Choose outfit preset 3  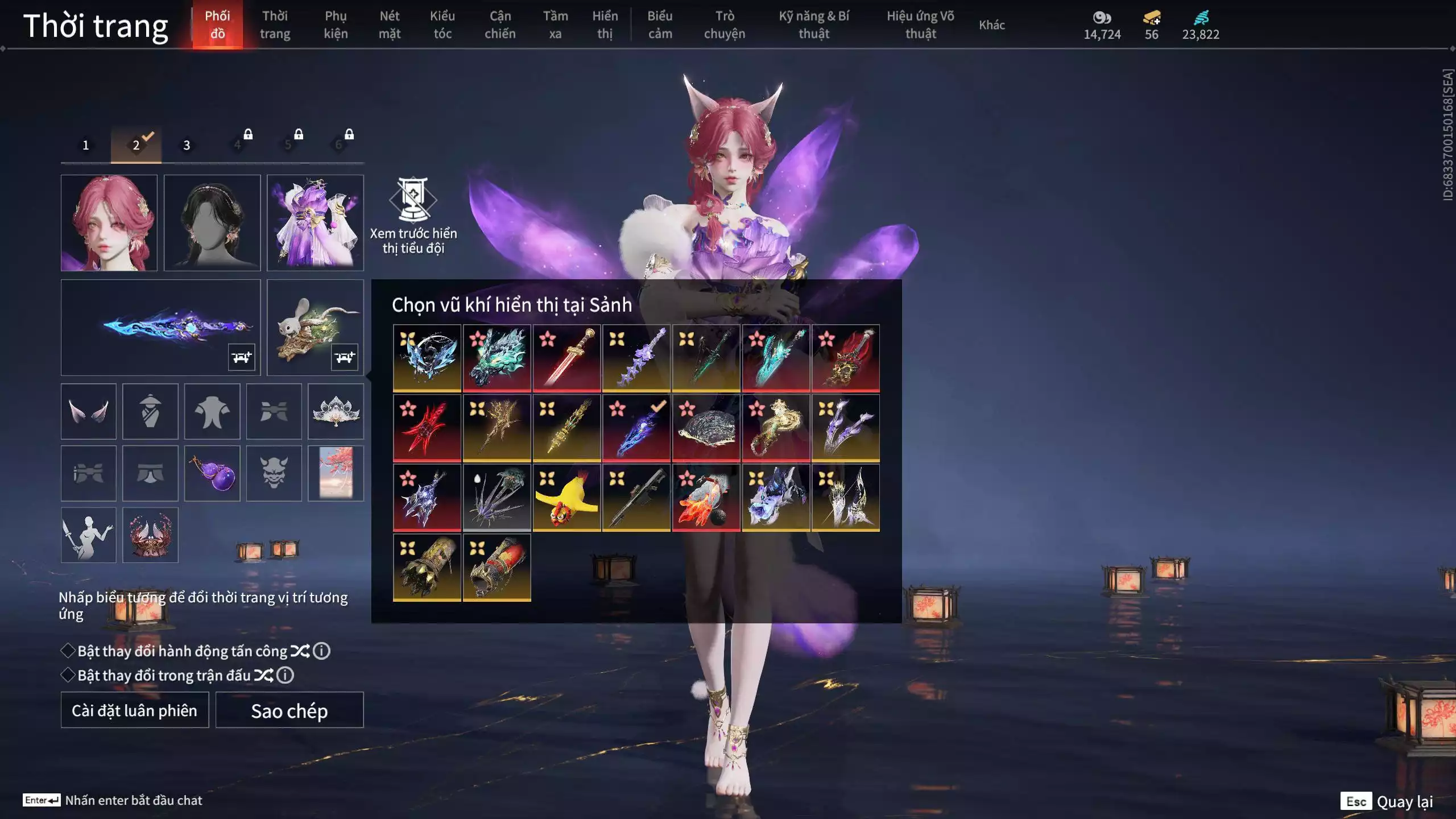point(187,145)
